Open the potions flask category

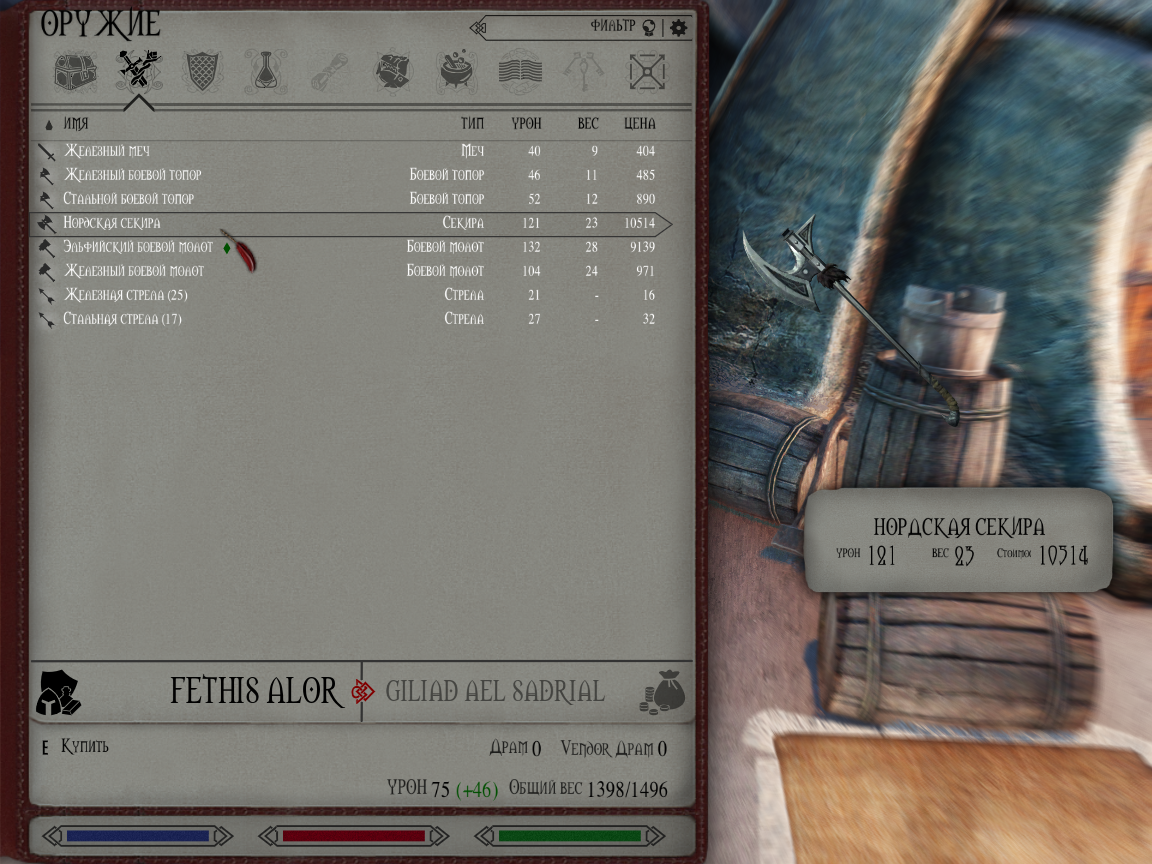point(265,71)
